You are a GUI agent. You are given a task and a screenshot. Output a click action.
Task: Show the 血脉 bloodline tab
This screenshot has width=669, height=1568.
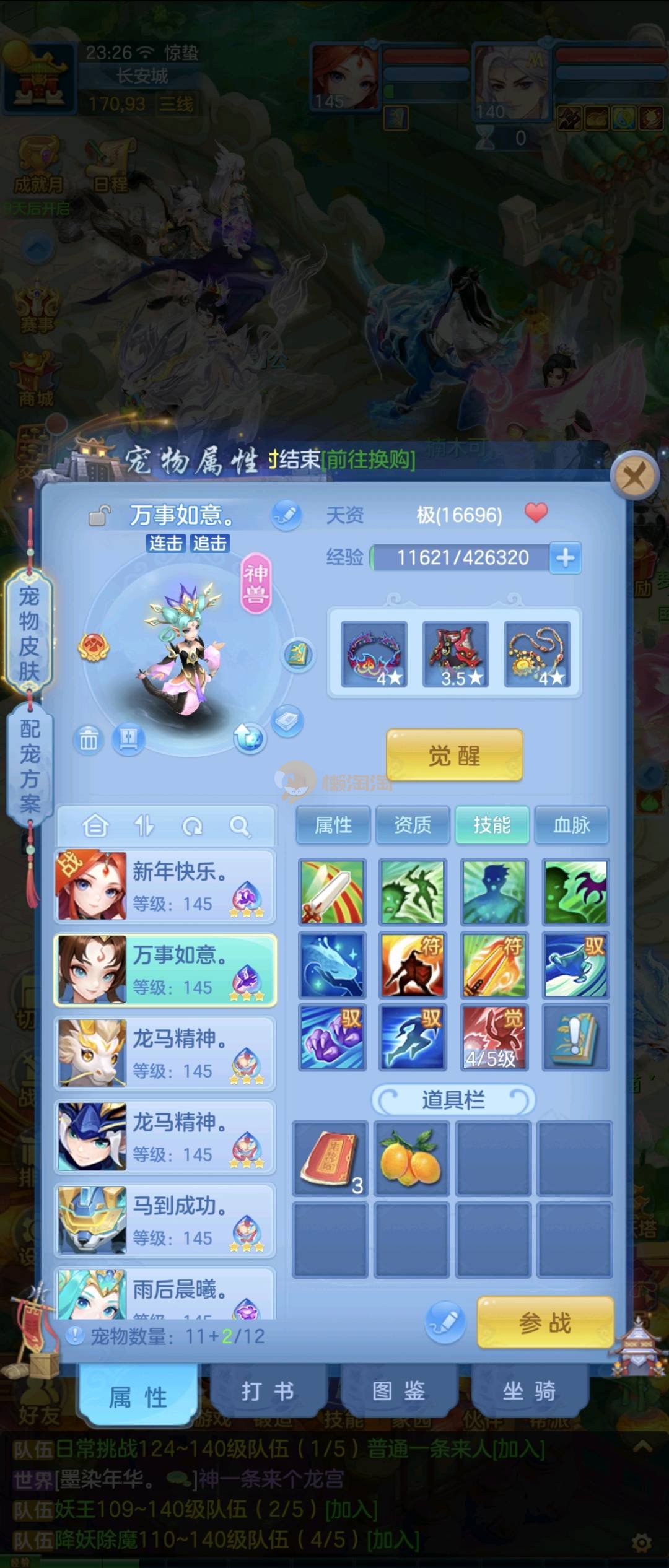pos(571,825)
